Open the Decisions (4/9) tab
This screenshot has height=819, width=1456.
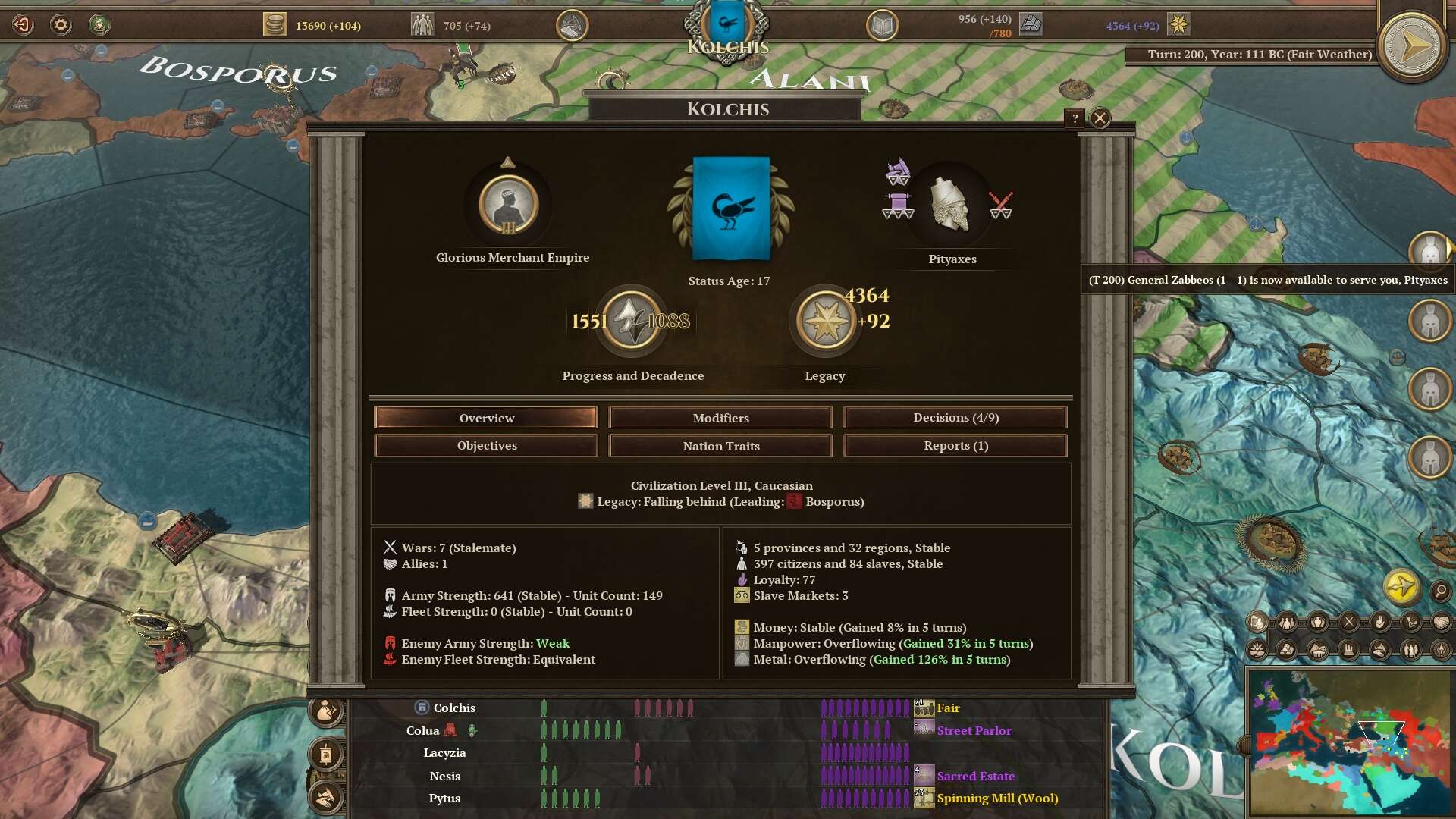tap(955, 418)
